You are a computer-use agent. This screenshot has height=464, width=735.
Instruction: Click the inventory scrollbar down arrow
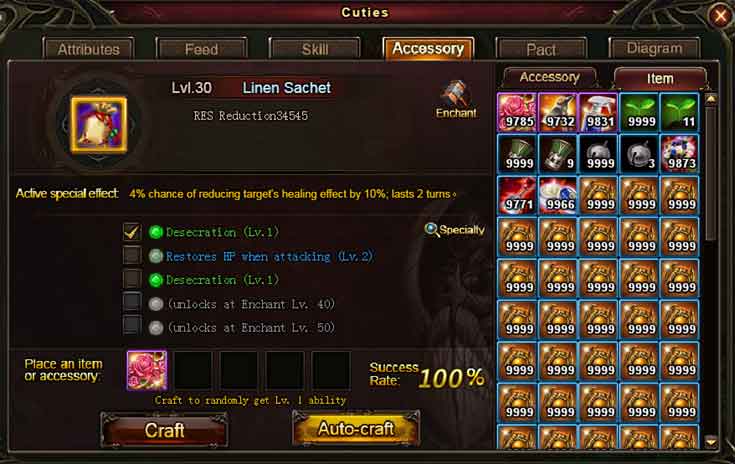coord(711,441)
